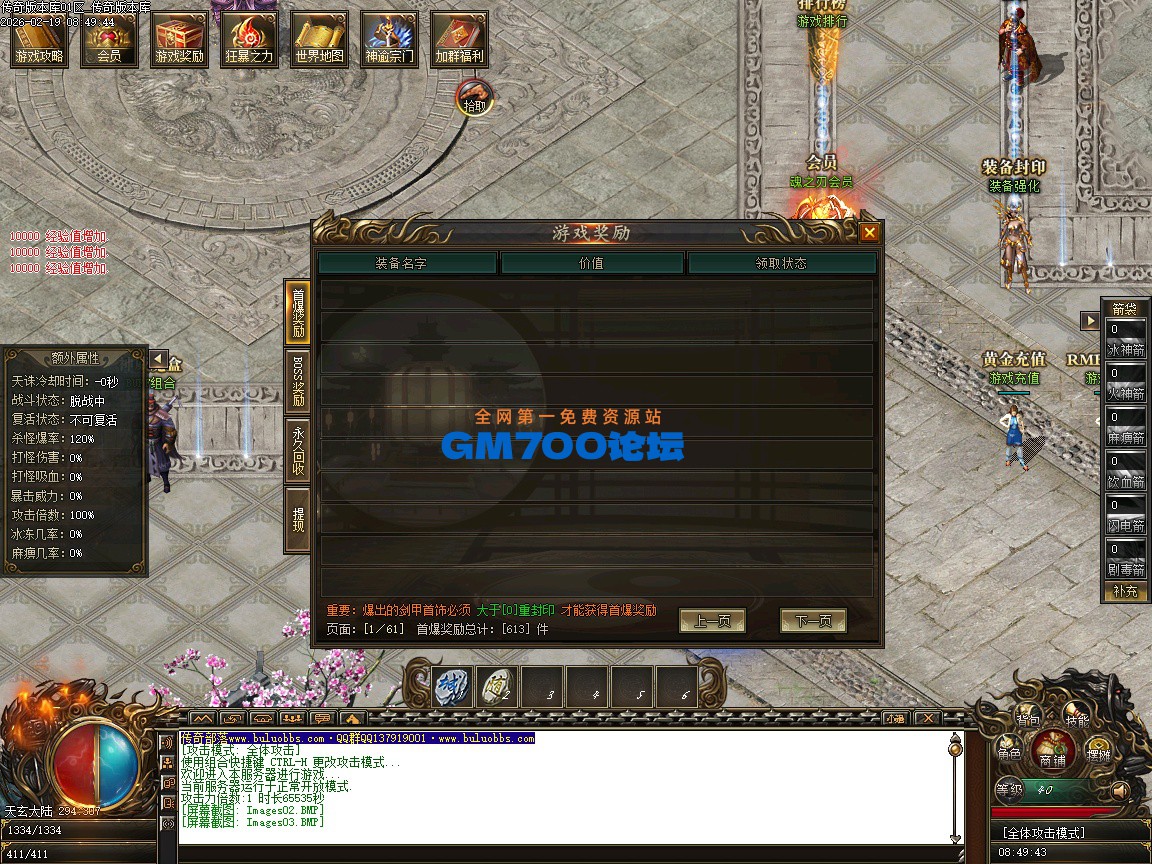
Task: Open the 狂暴之力 icon
Action: [249, 40]
